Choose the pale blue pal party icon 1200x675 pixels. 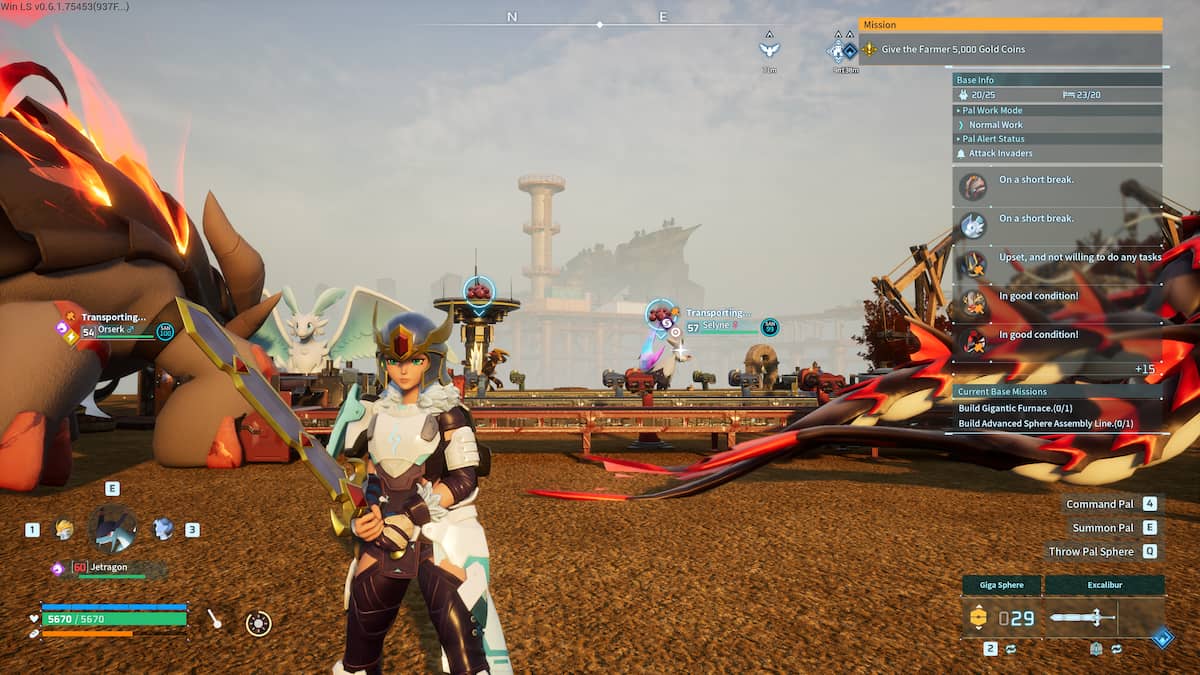tap(162, 529)
